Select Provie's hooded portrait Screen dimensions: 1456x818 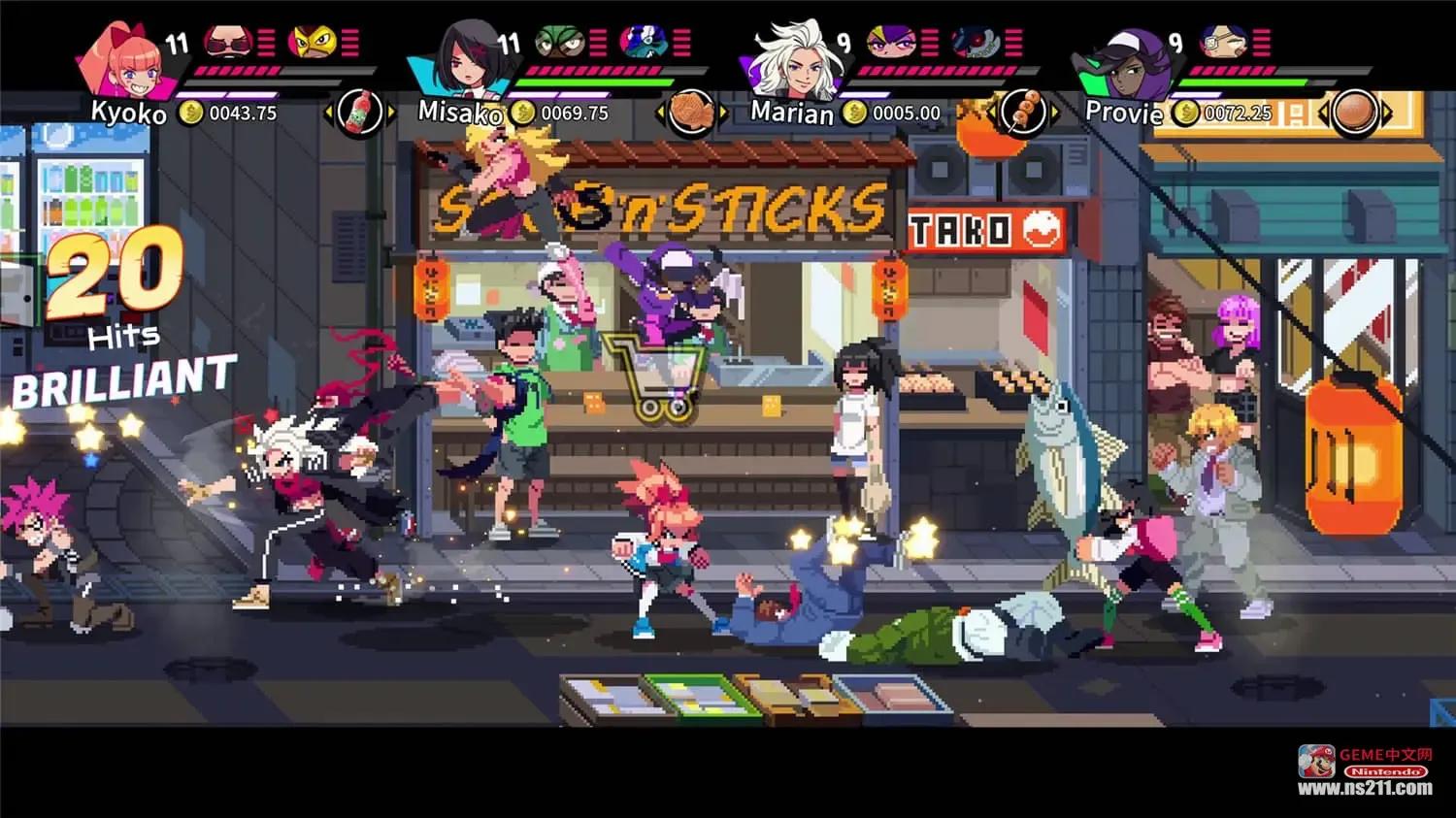1128,62
